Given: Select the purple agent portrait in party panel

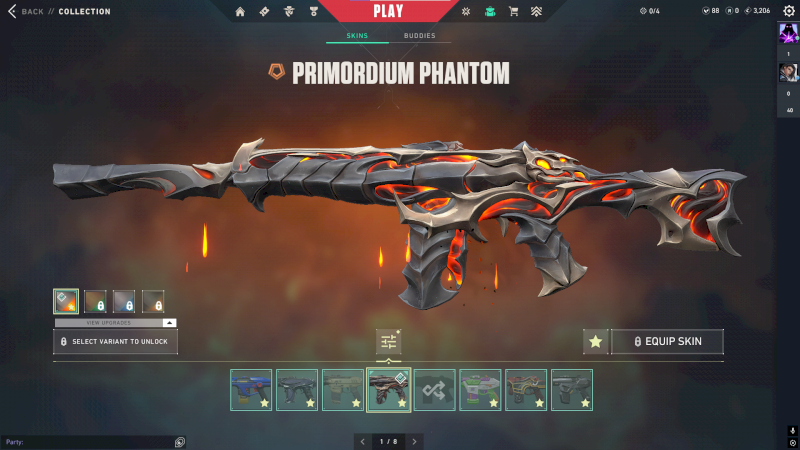Looking at the screenshot, I should coord(788,33).
